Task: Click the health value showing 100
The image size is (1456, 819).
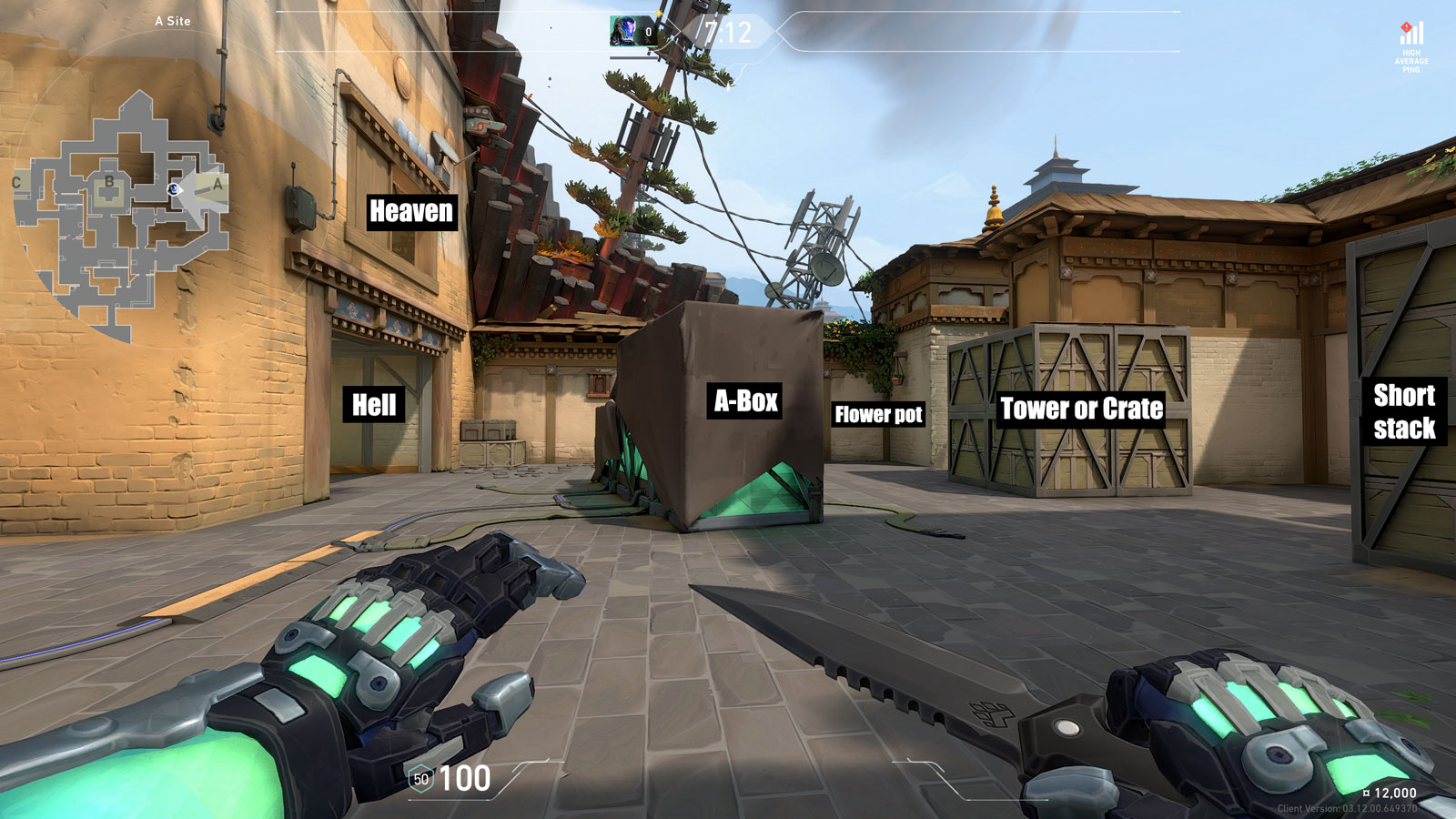Action: pos(466,779)
